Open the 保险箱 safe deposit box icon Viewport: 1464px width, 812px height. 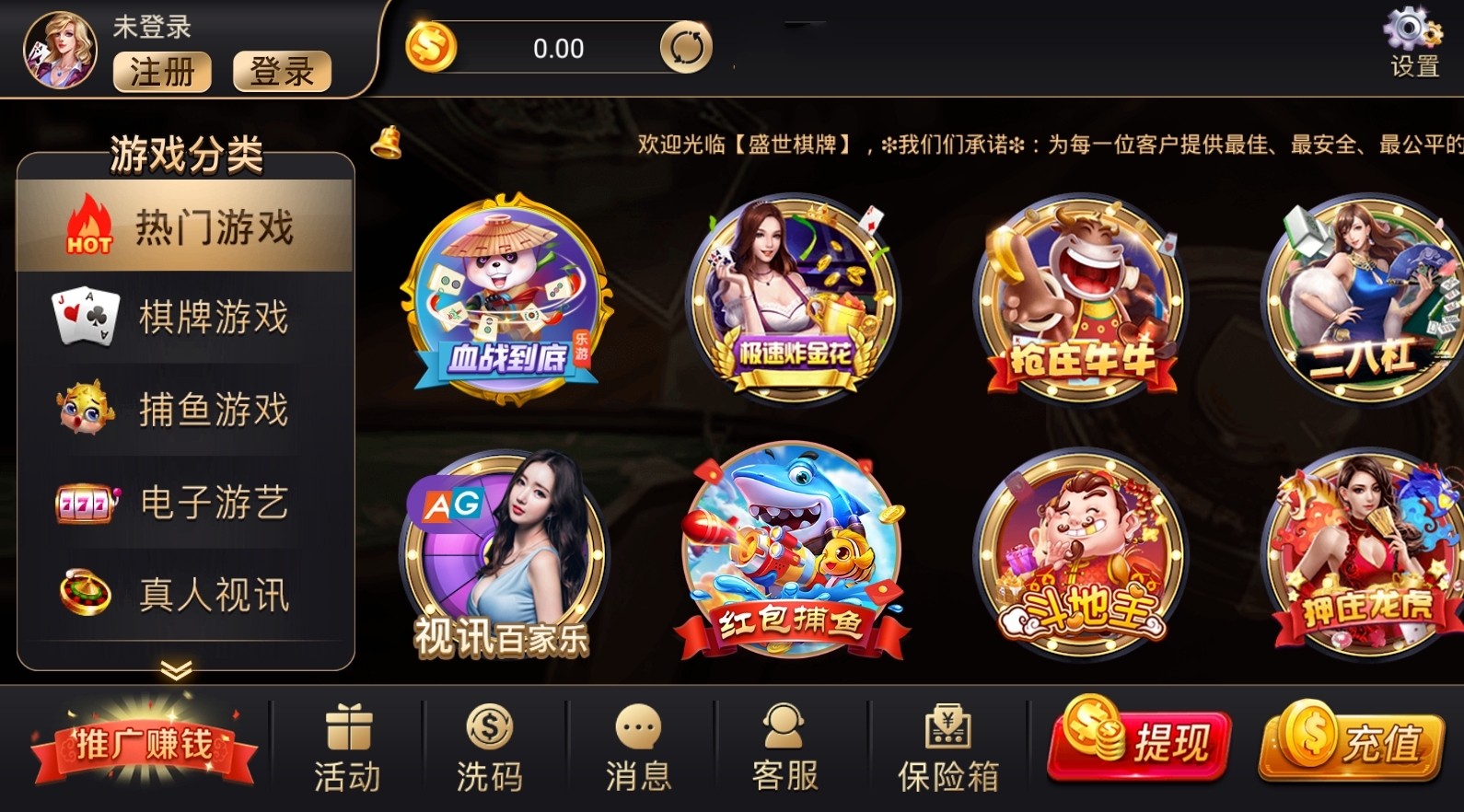tap(947, 727)
